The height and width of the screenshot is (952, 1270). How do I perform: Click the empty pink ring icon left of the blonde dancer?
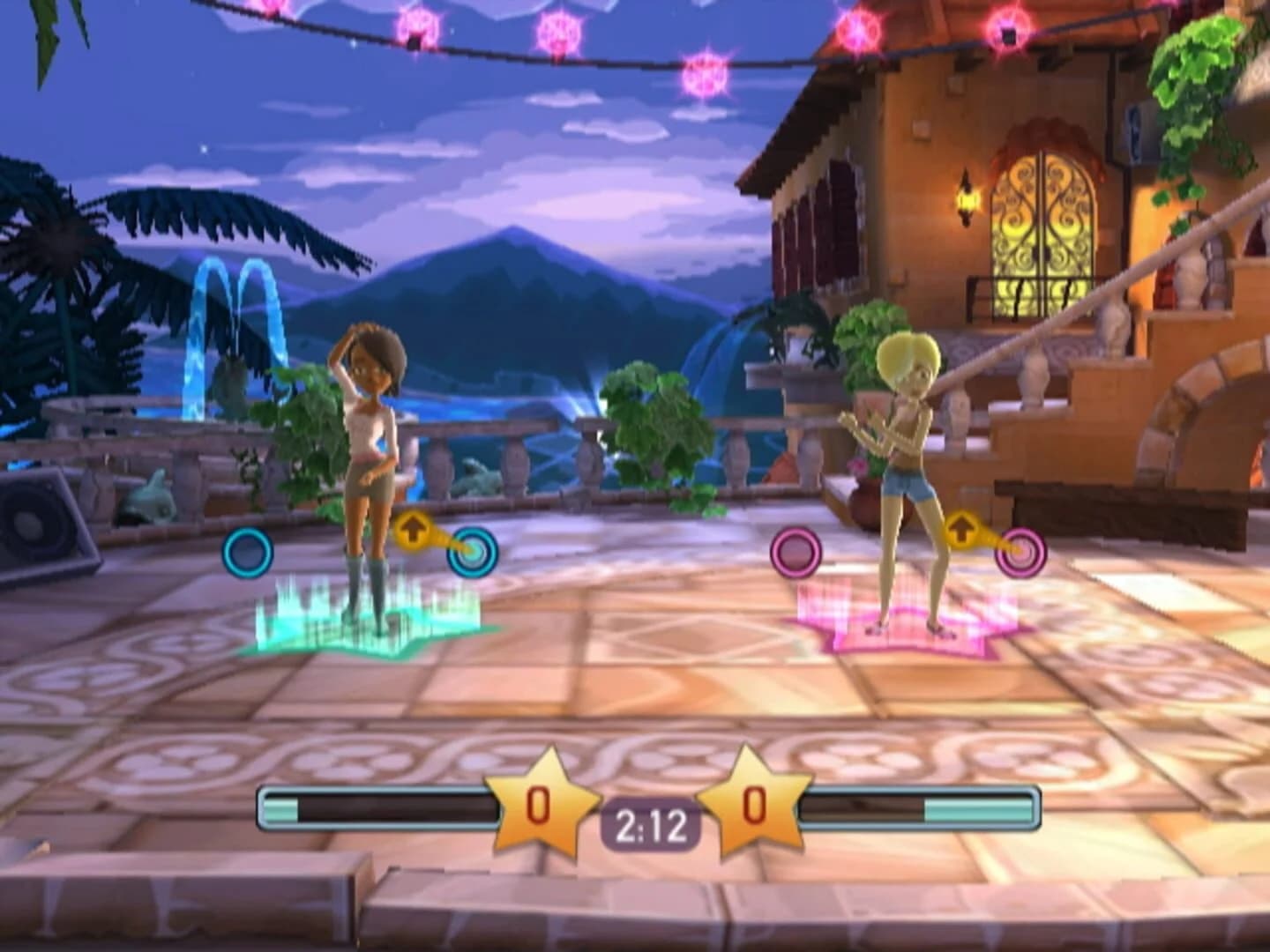coord(796,552)
